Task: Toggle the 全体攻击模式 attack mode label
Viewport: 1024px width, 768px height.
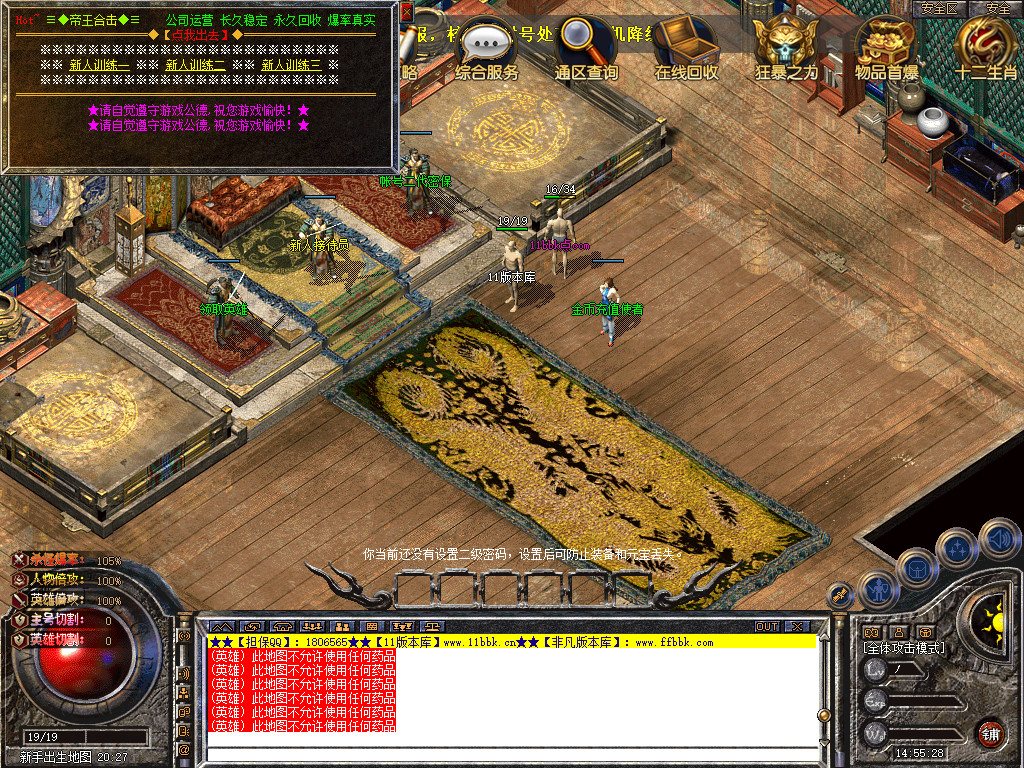Action: click(904, 648)
